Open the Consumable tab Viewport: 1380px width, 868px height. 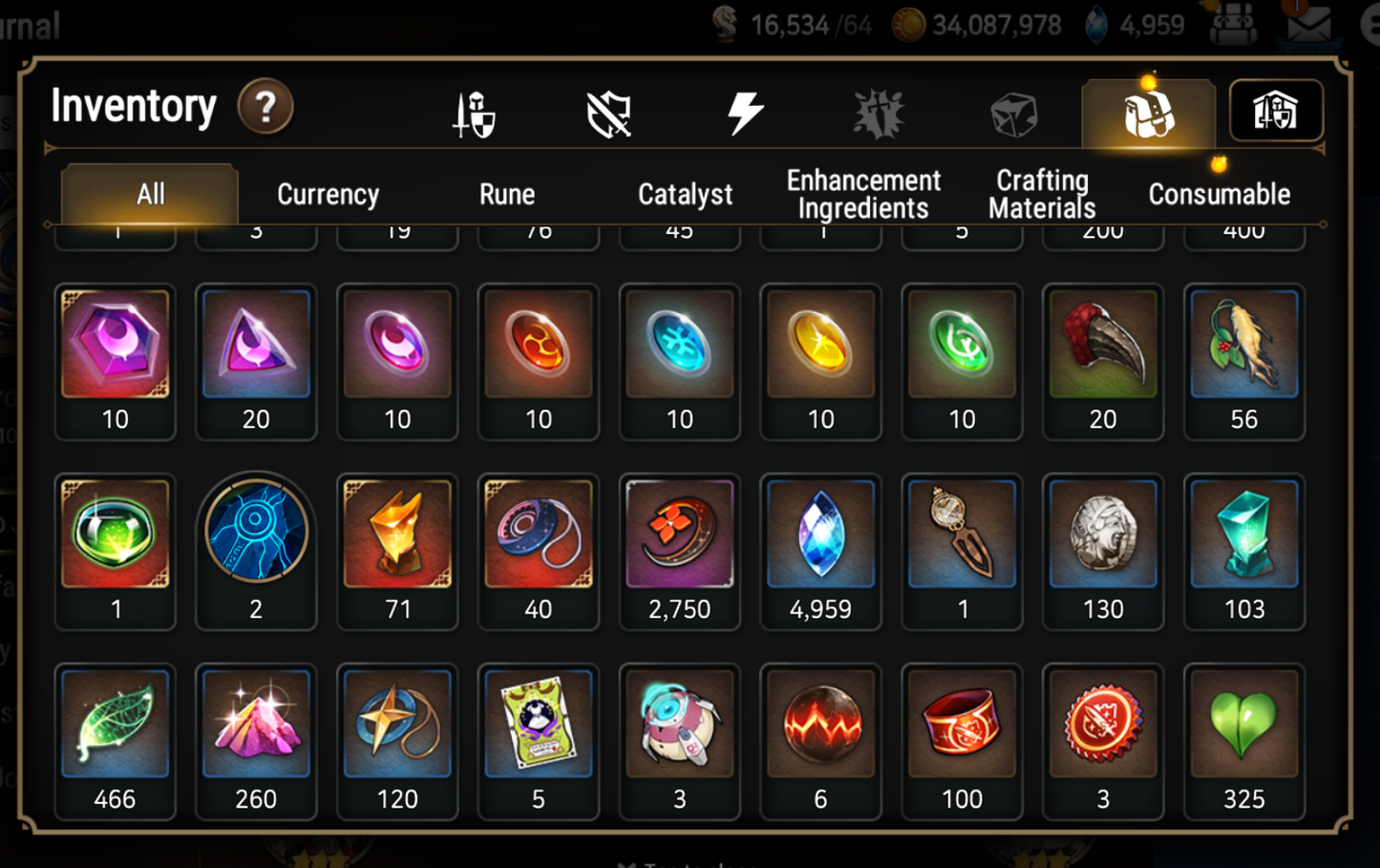point(1221,195)
